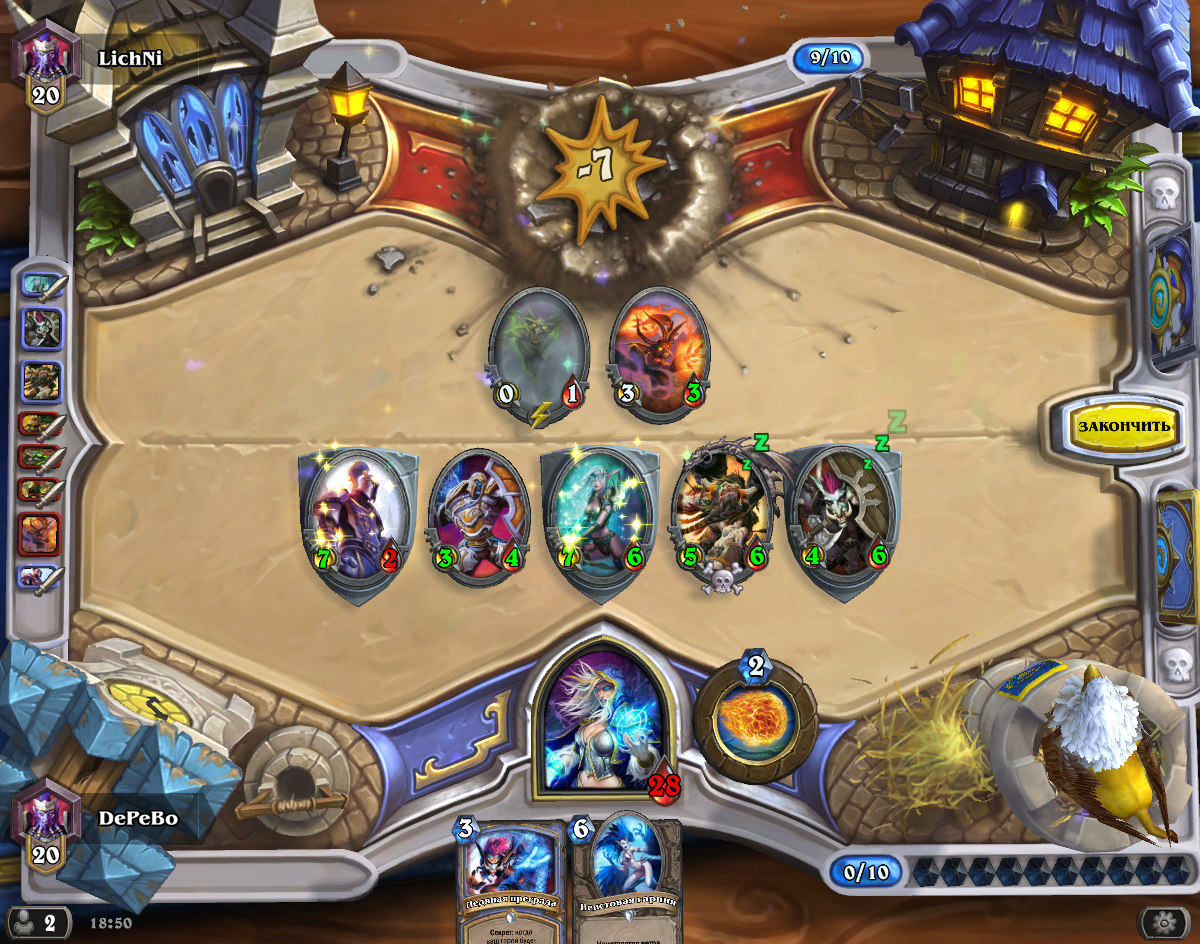Click the yellow ЗАКОНЧИТЬ end turn button
The width and height of the screenshot is (1200, 944).
(1122, 425)
